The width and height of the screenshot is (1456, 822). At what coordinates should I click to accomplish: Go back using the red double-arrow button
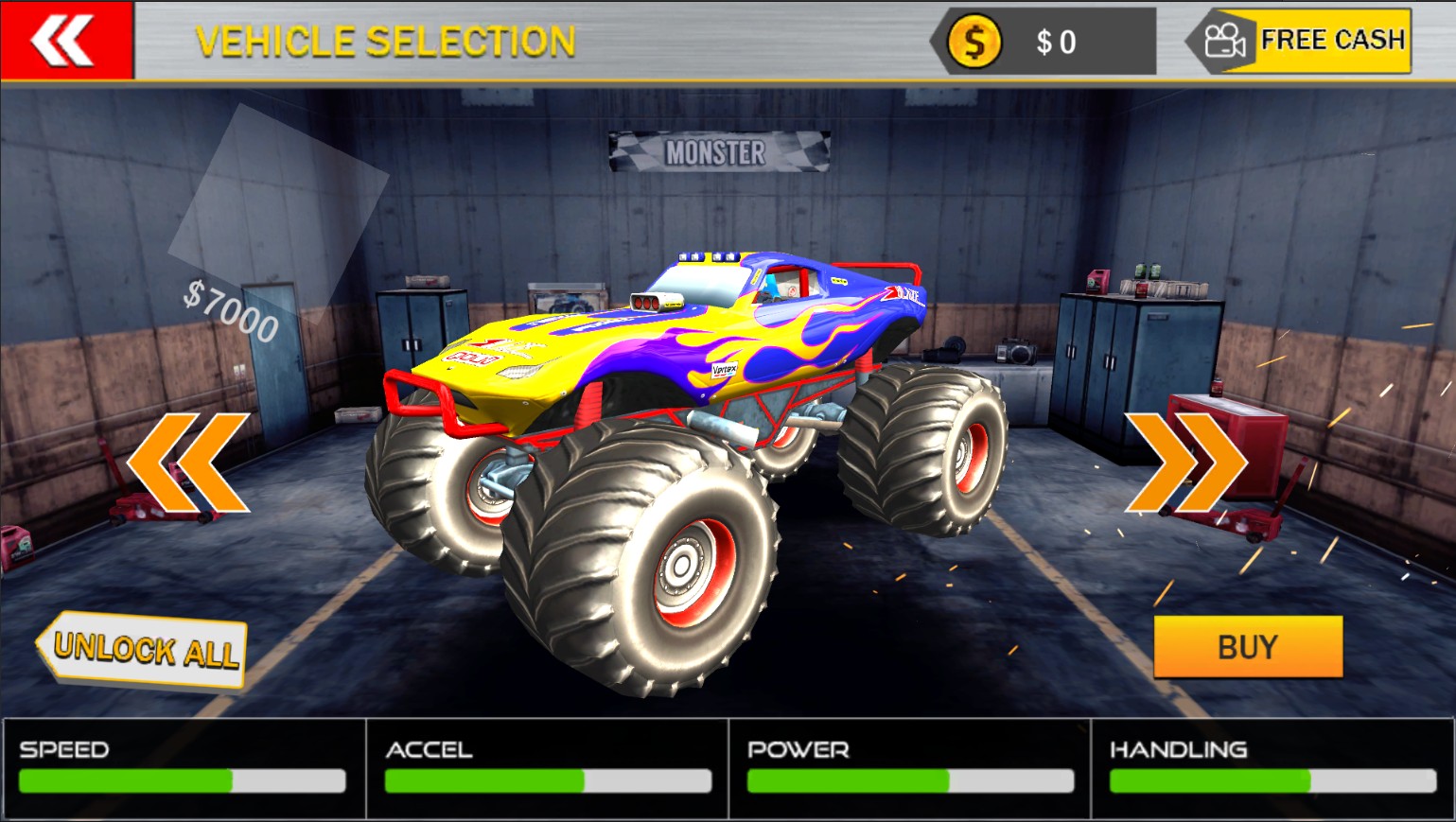(65, 41)
